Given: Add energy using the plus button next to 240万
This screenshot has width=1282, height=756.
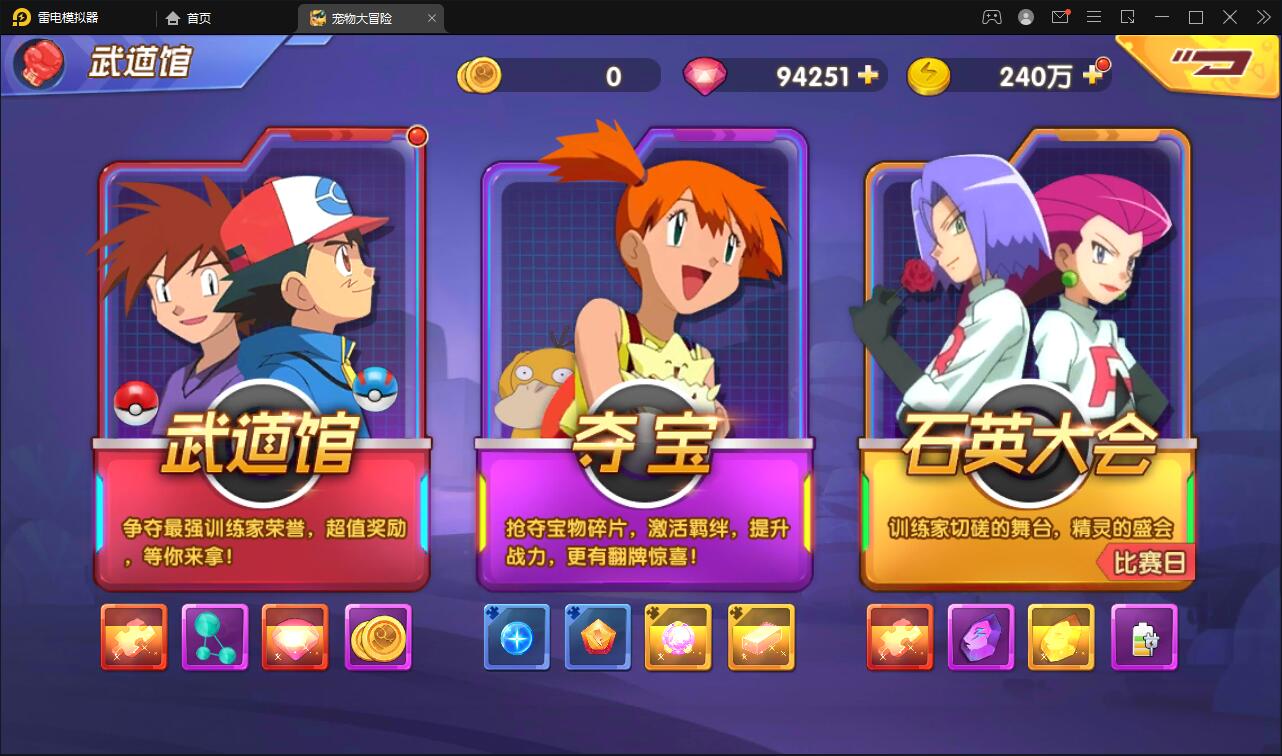Looking at the screenshot, I should click(1090, 75).
